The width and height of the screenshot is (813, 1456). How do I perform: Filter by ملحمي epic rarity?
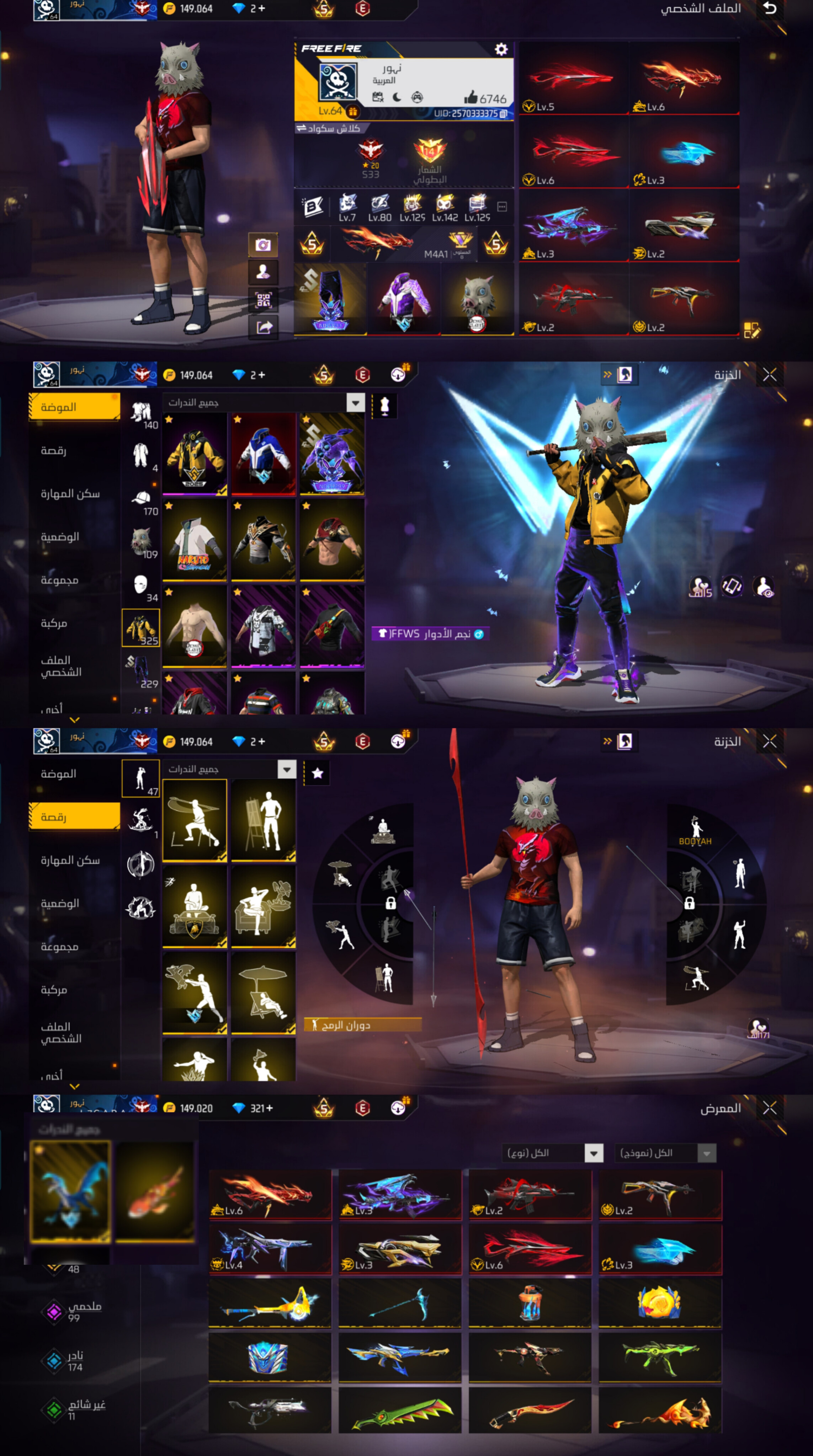(74, 1311)
